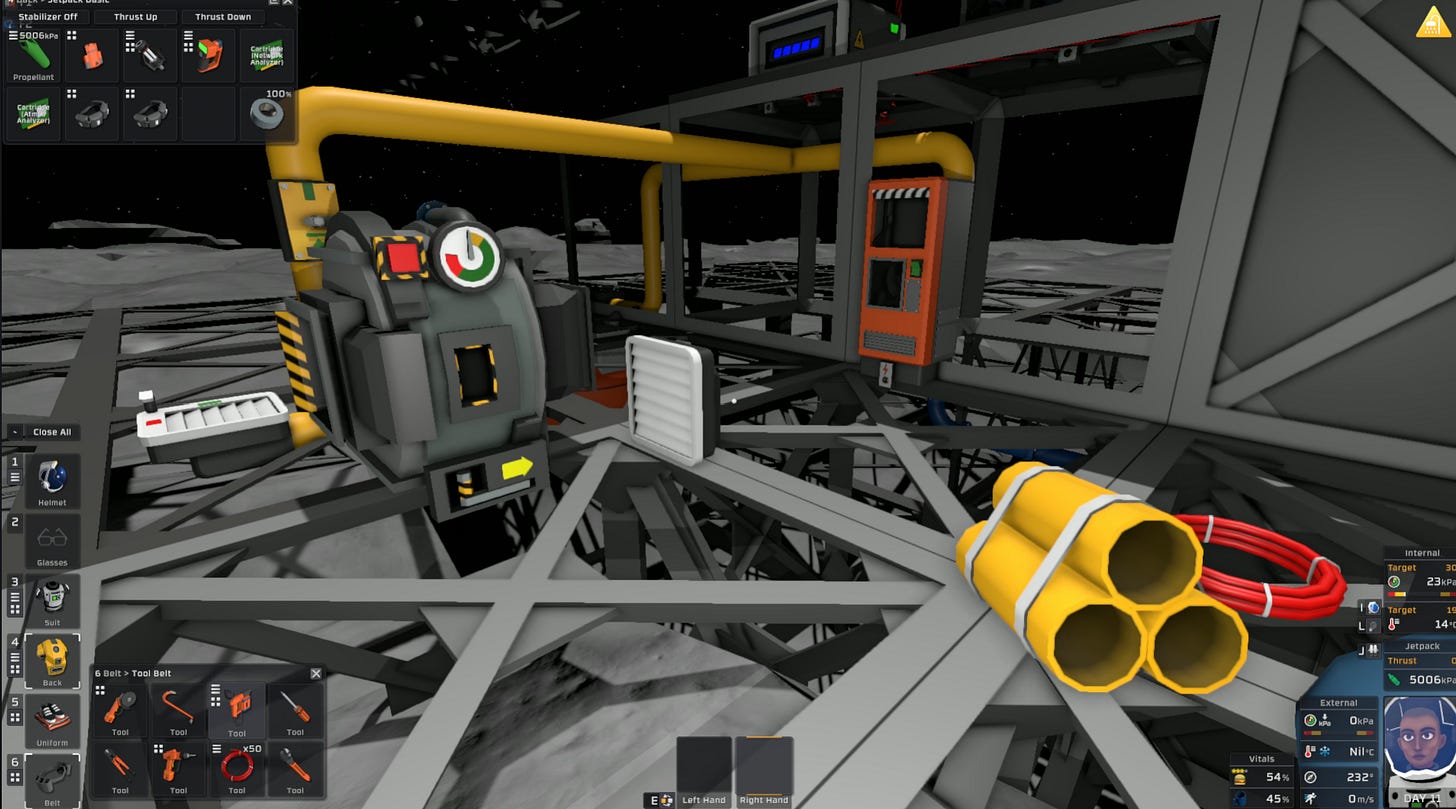
Task: Click the 100% air filter in the jetpack
Action: (266, 112)
